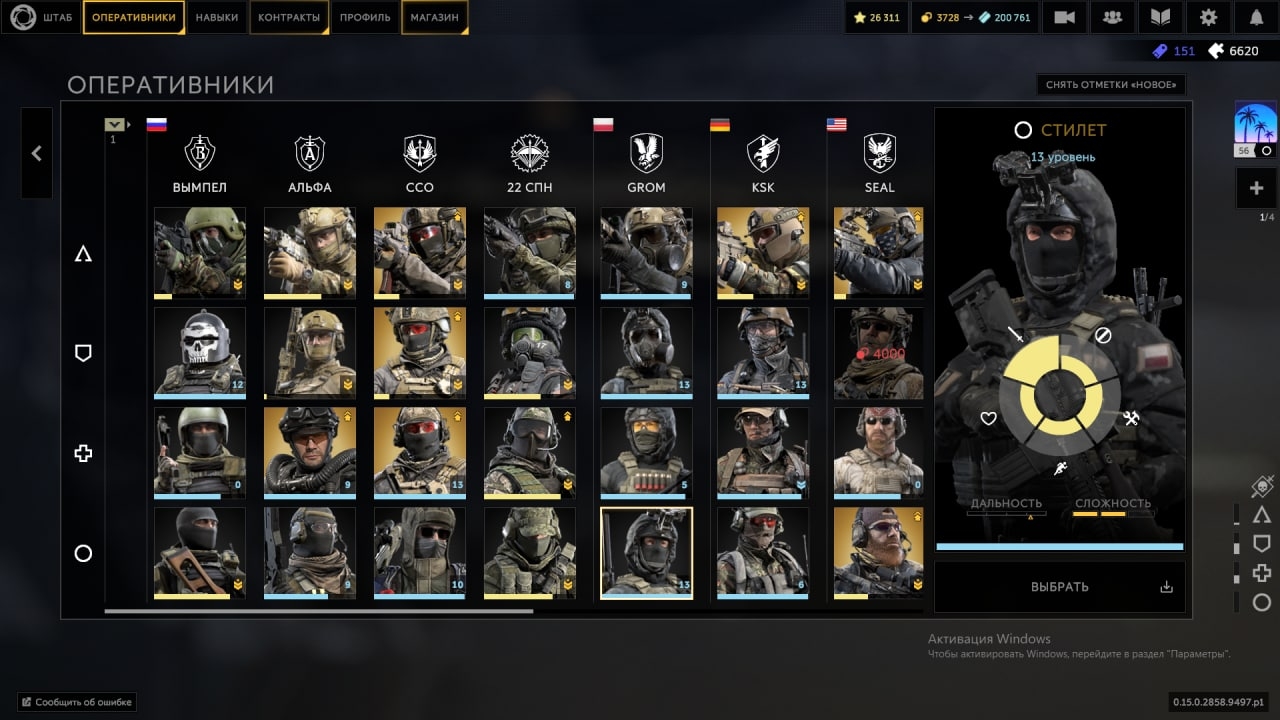
Task: Open the notifications bell
Action: pyautogui.click(x=1256, y=17)
